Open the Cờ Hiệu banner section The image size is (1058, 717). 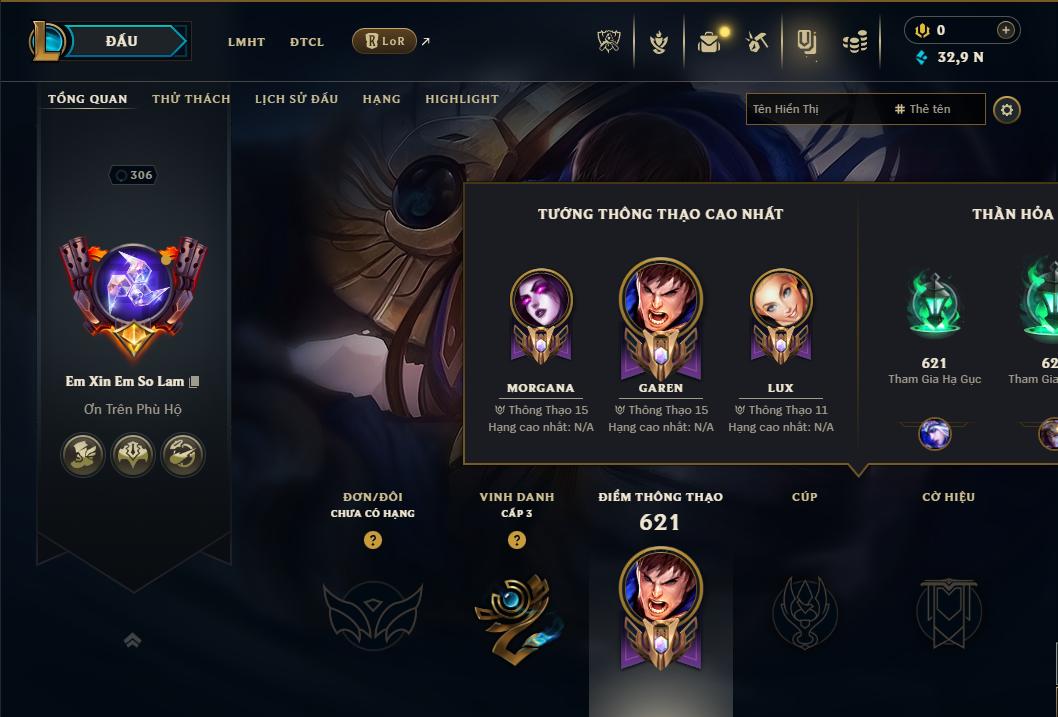coord(948,612)
